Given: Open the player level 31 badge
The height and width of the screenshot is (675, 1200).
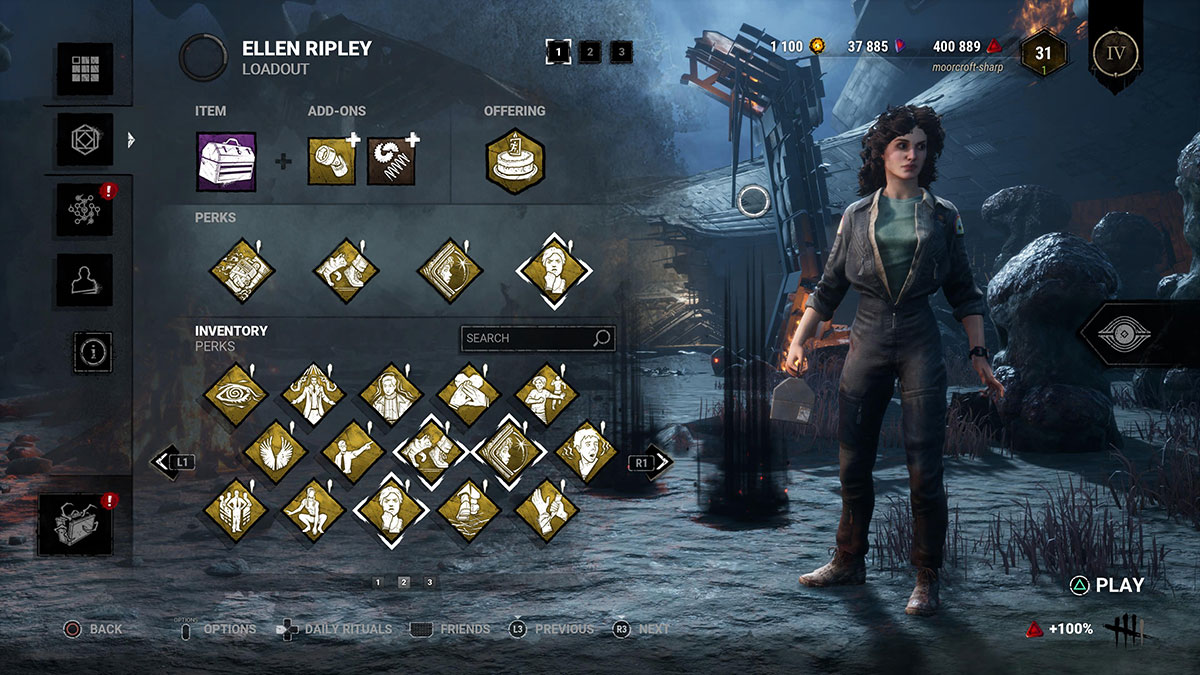Looking at the screenshot, I should 1043,53.
